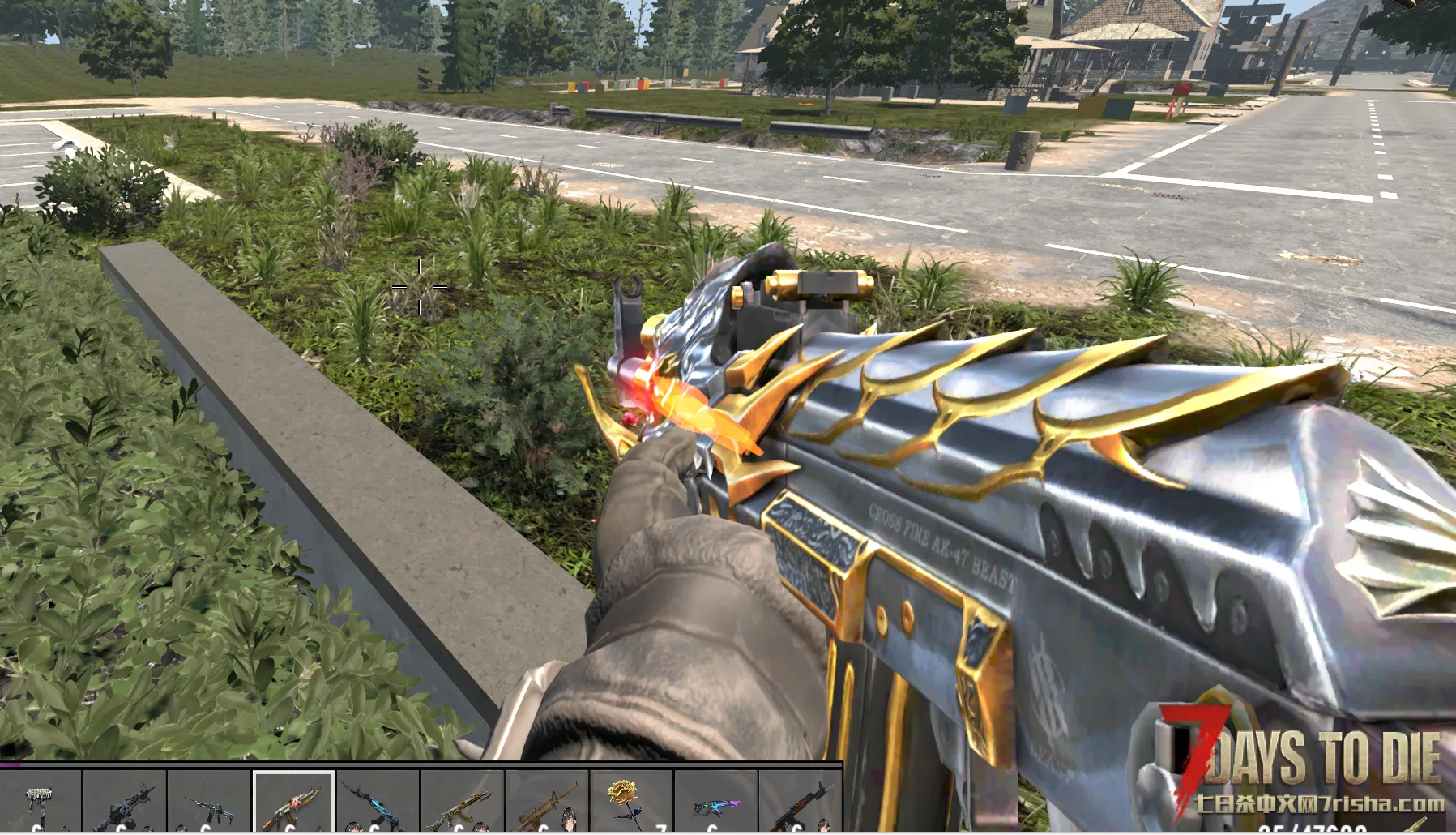Click the highlighted gold AK-47 Beast slot

pyautogui.click(x=293, y=803)
